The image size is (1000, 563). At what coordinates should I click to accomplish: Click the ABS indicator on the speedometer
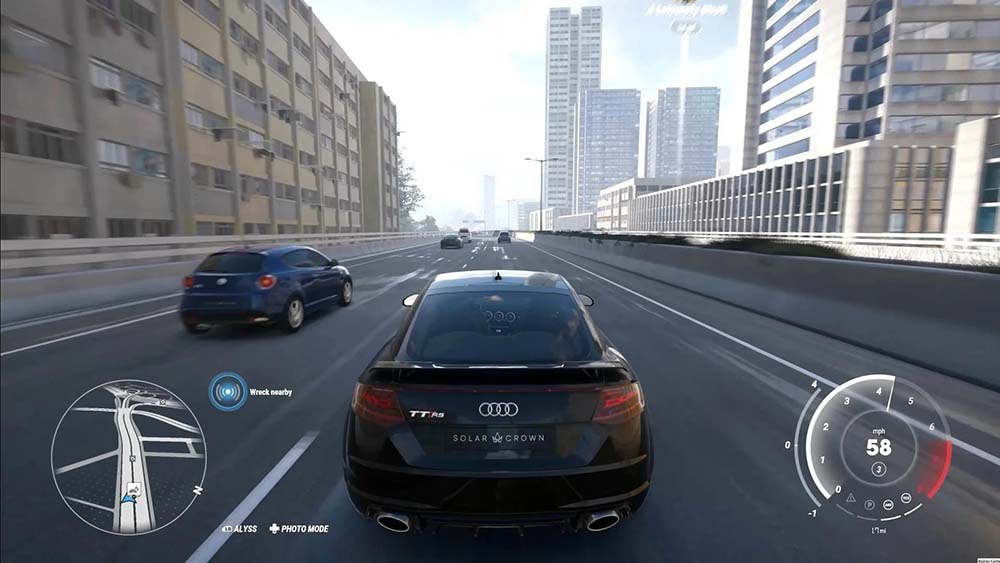(887, 503)
